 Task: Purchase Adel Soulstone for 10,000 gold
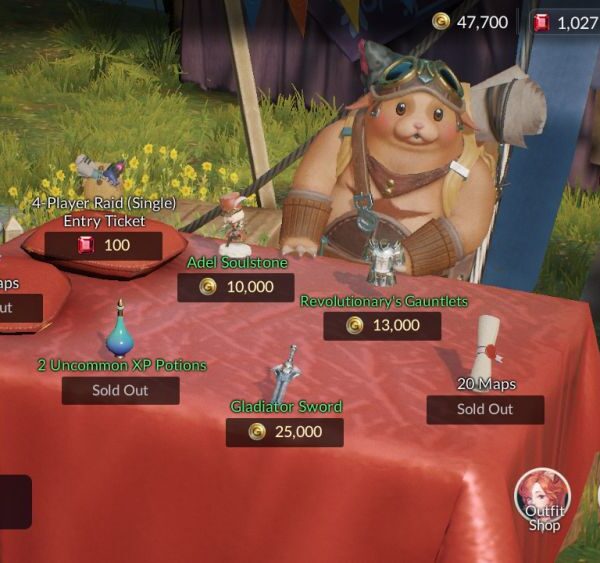pyautogui.click(x=236, y=287)
